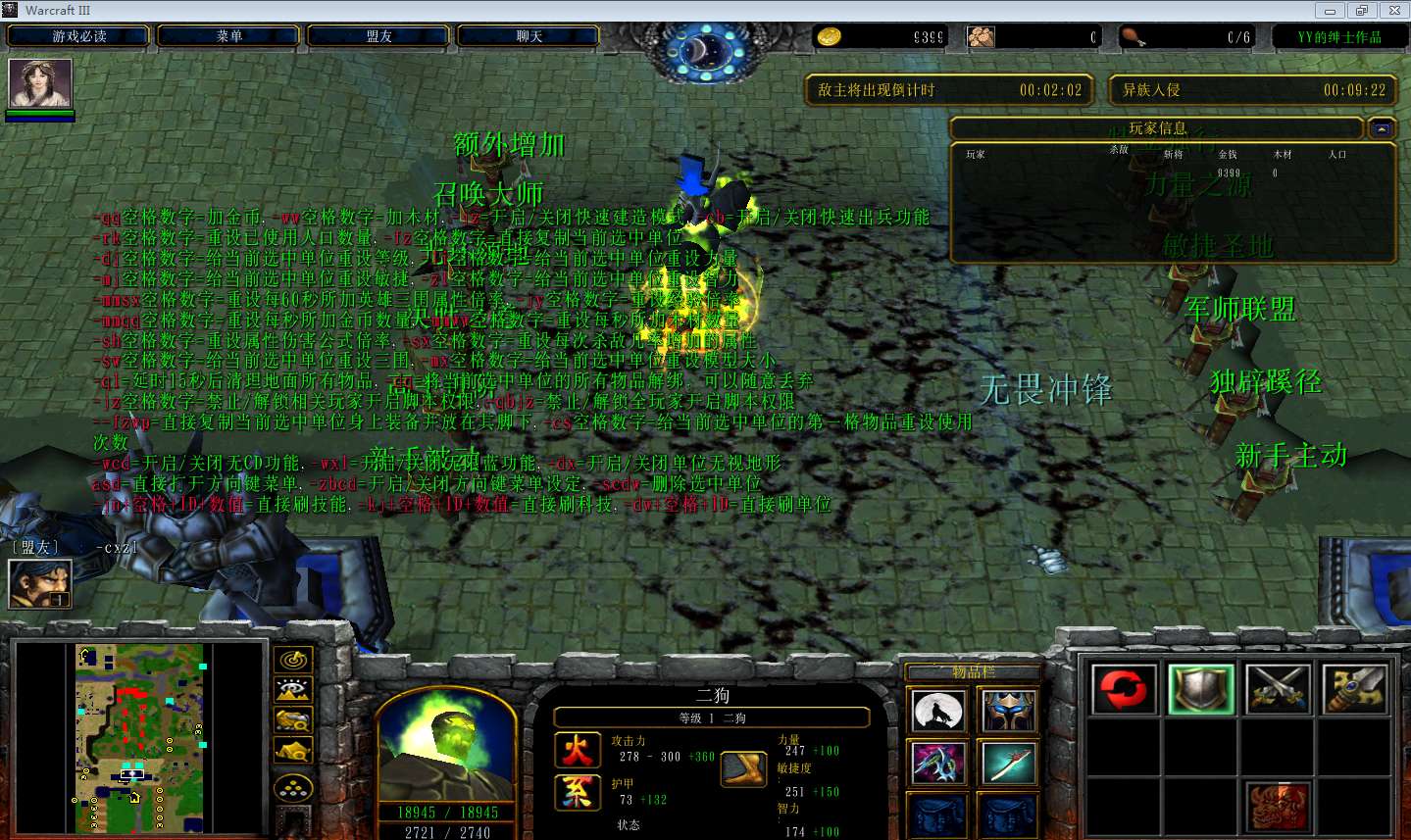This screenshot has height=840, width=1411.
Task: Minimize the Warcraft III window
Action: coord(1331,11)
